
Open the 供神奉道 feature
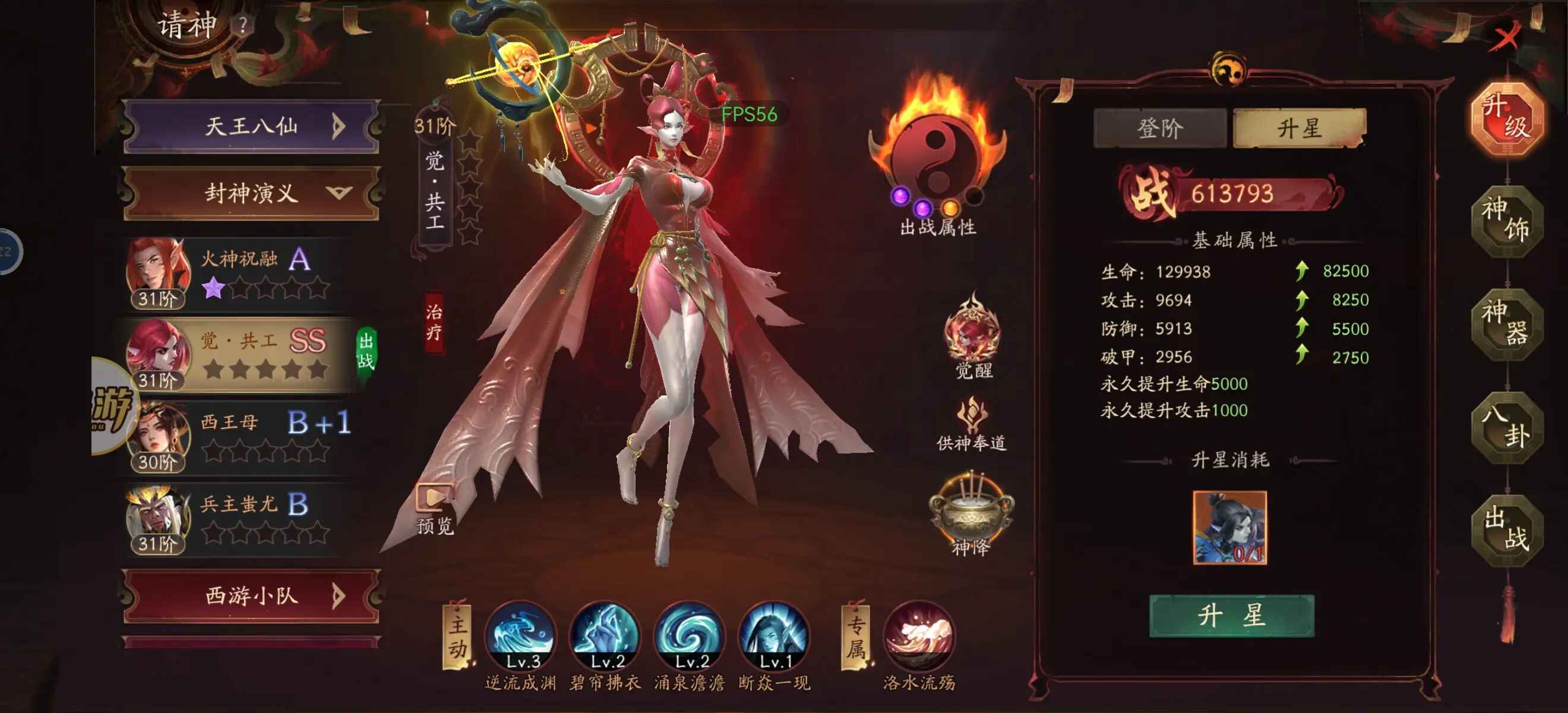point(972,423)
